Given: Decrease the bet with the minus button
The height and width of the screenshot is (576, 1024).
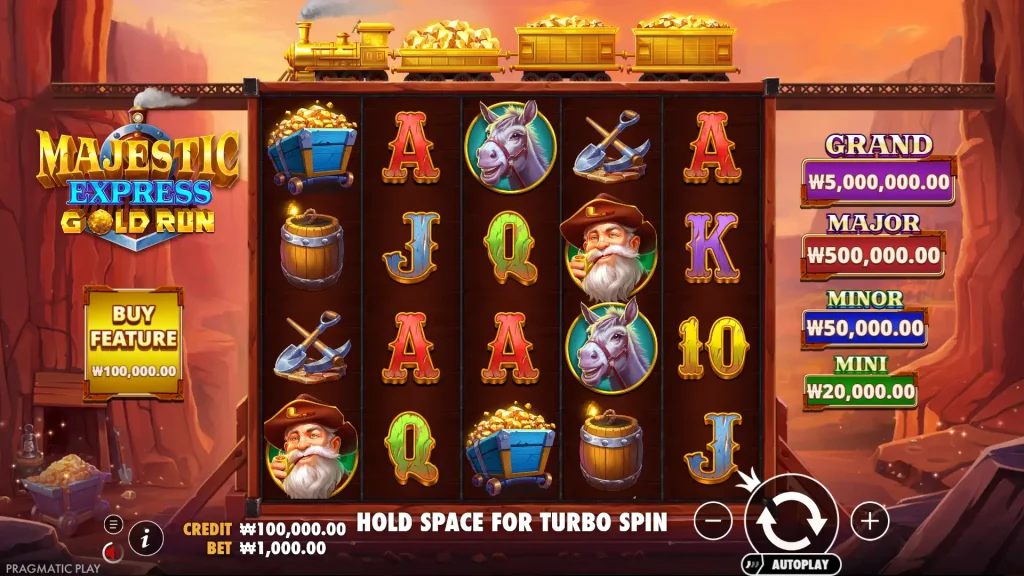Looking at the screenshot, I should click(x=713, y=521).
